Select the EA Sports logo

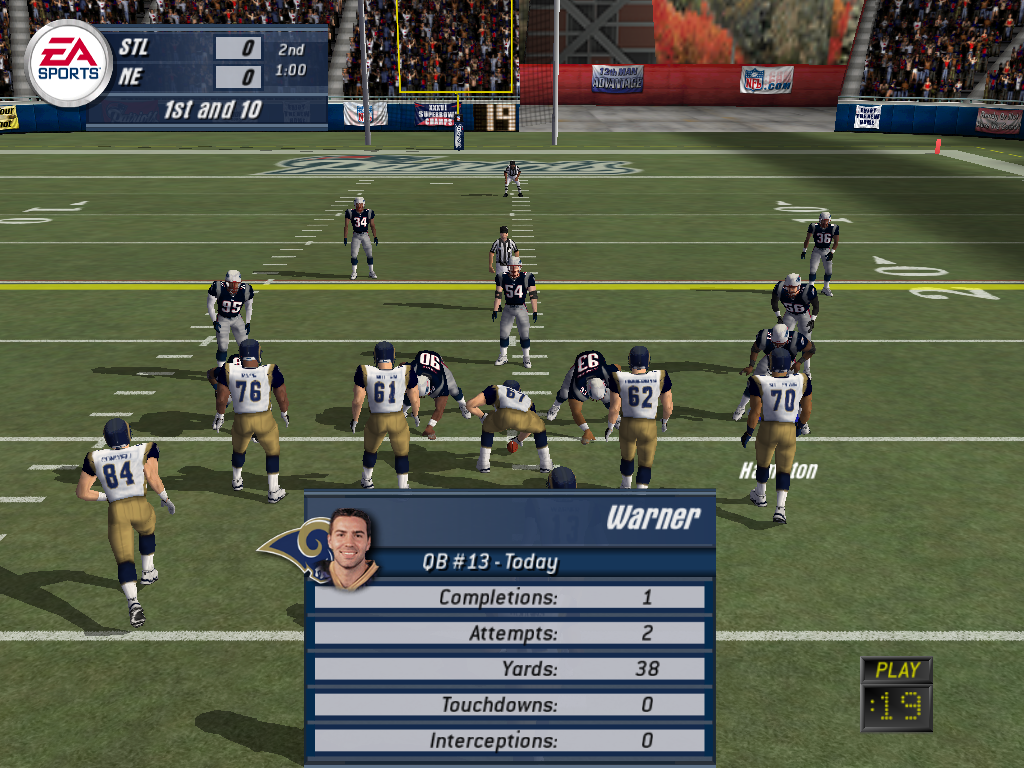(68, 62)
